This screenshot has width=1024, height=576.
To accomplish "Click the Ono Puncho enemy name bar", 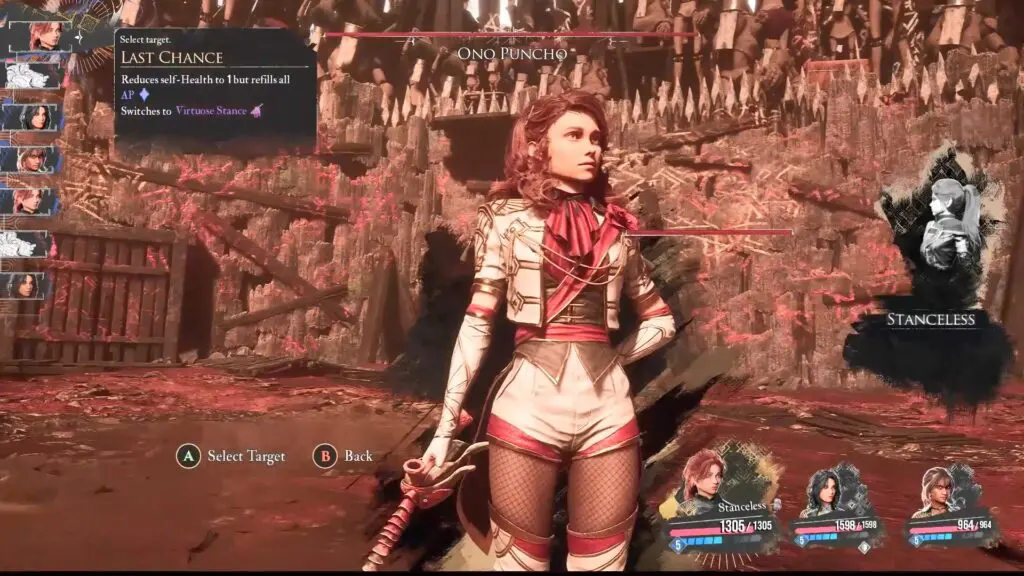I will pos(511,52).
